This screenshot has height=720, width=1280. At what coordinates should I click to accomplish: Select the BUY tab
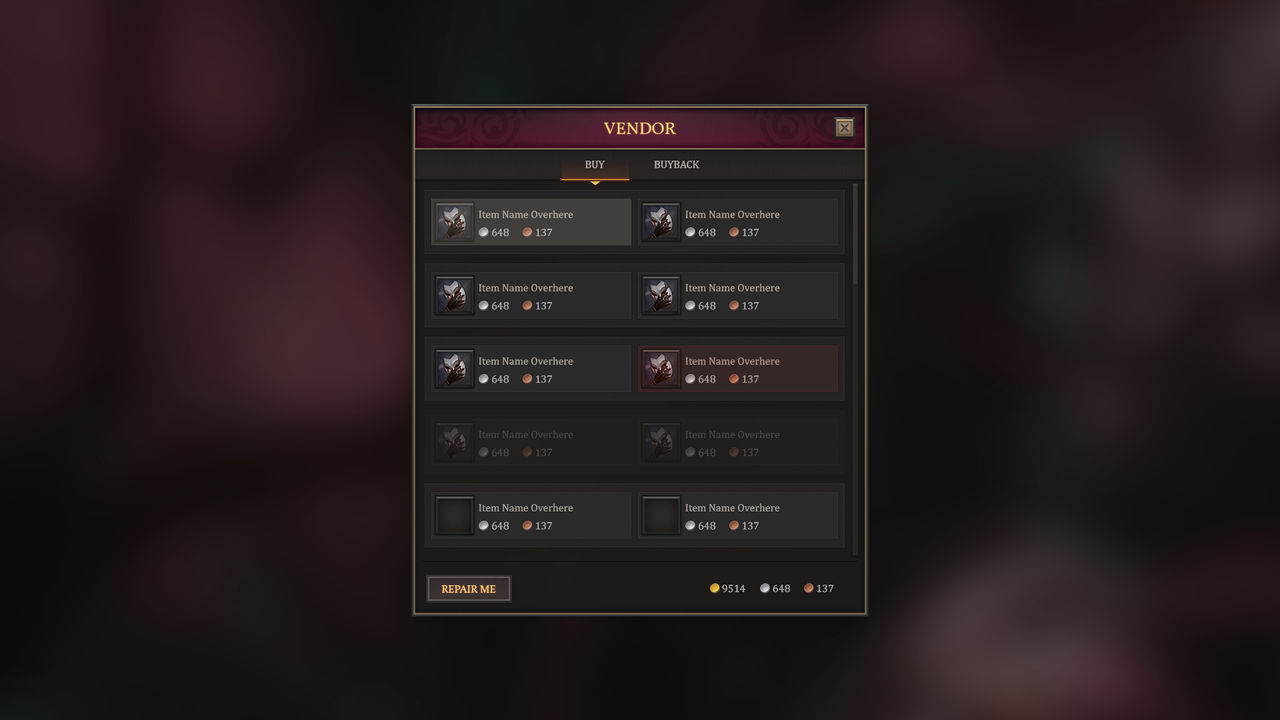[x=594, y=164]
